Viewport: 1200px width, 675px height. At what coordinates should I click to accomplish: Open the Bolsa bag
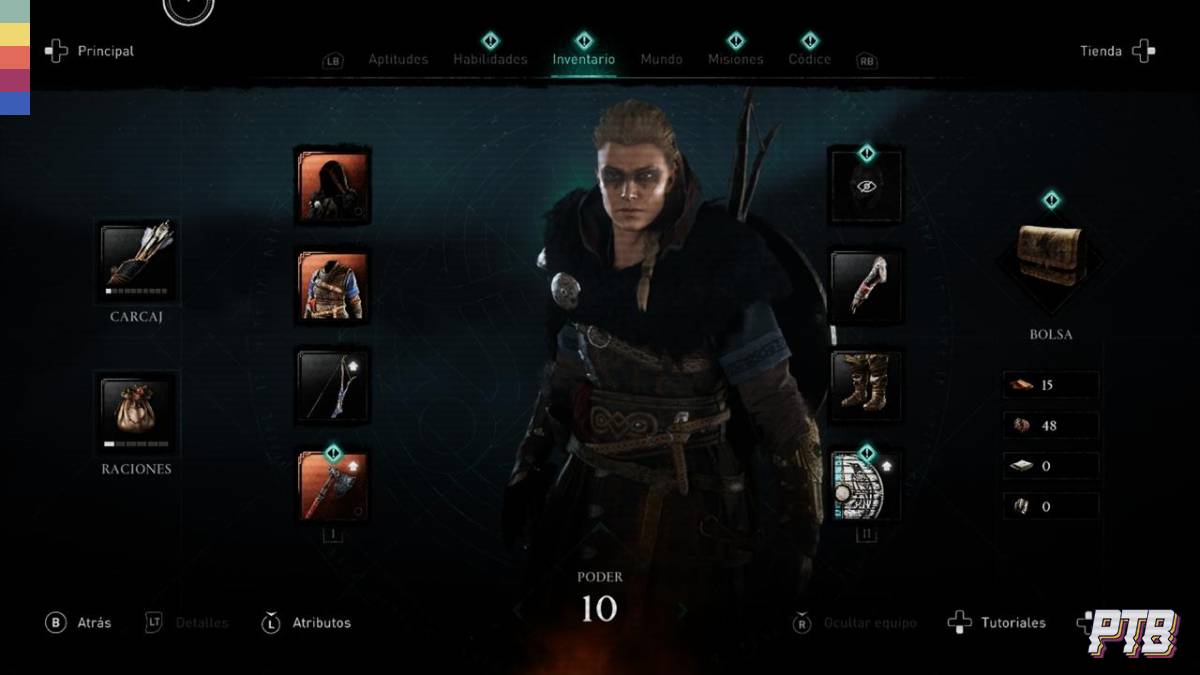pyautogui.click(x=1050, y=257)
